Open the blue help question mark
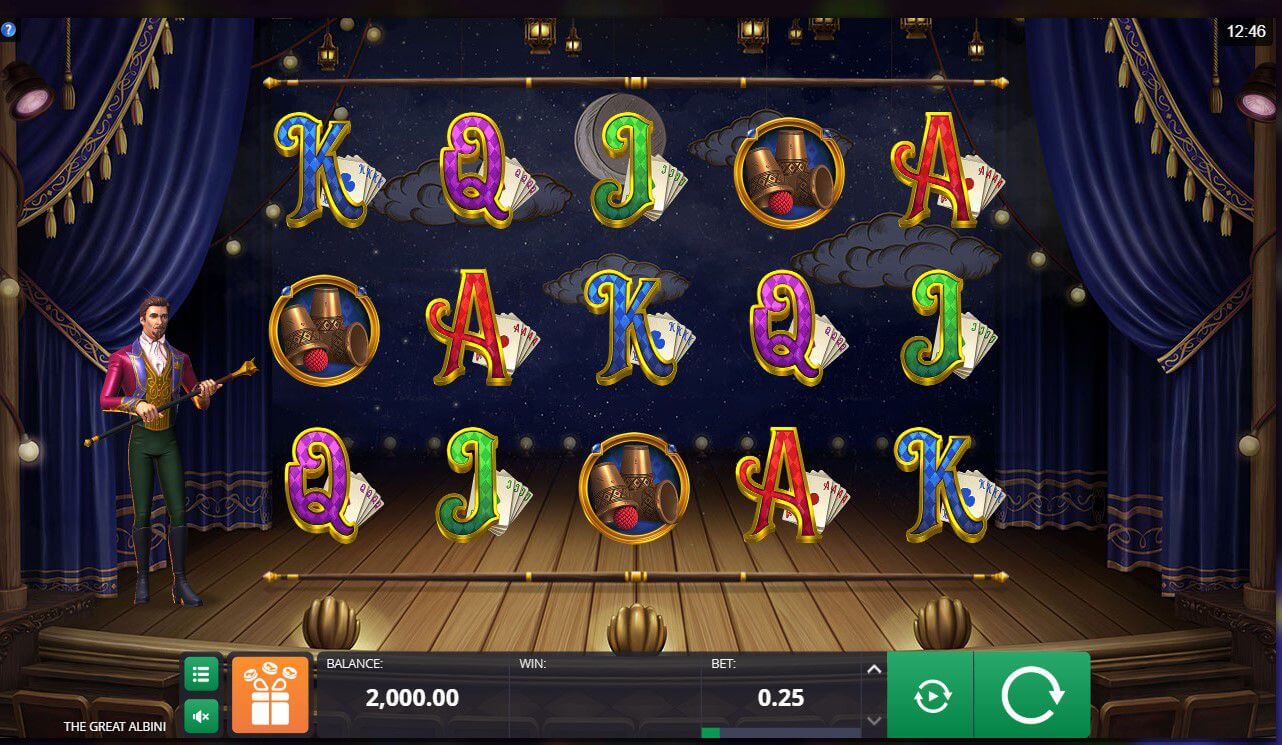The width and height of the screenshot is (1282, 745). coord(8,30)
